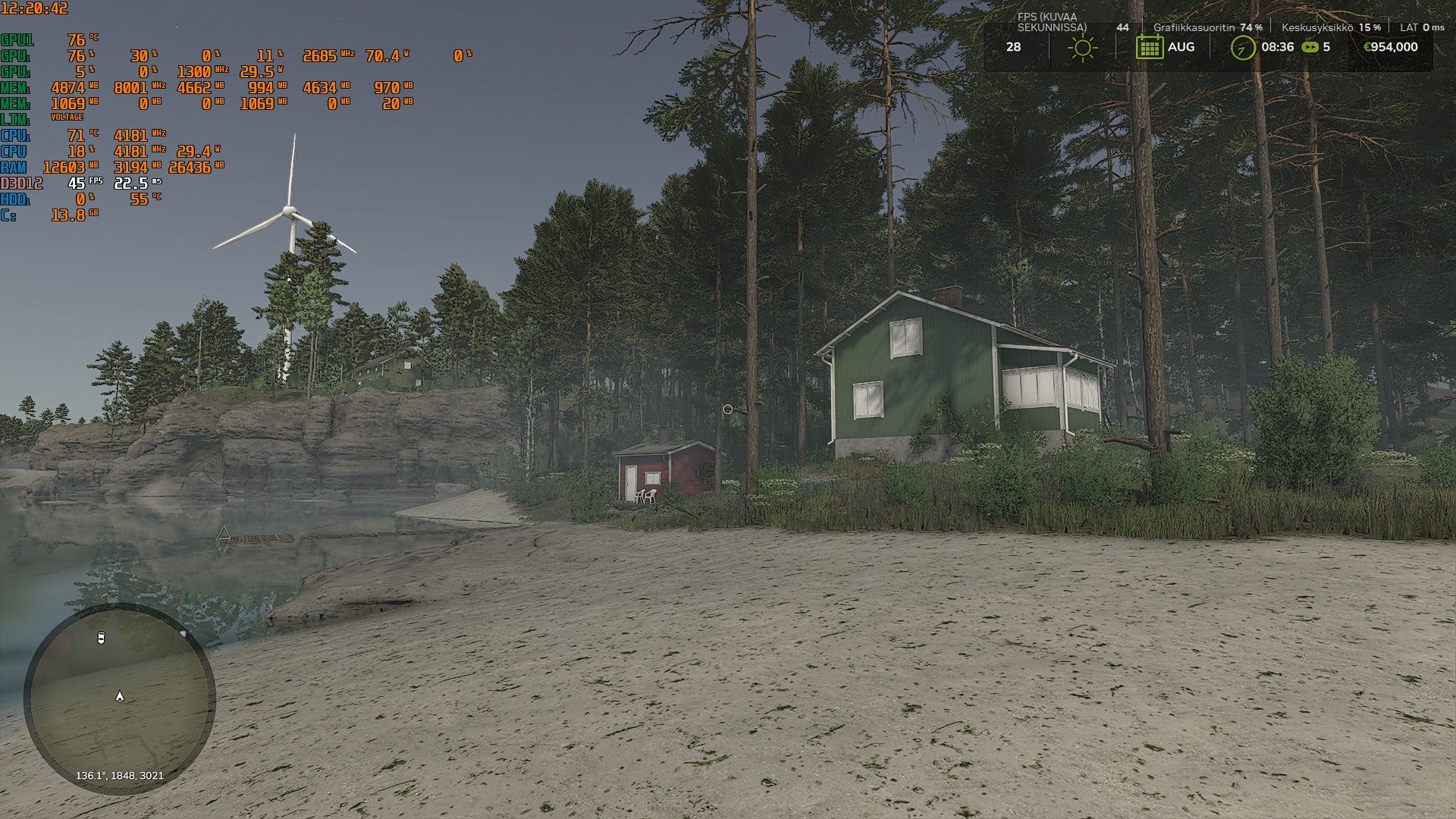This screenshot has width=1456, height=819.
Task: Select the fast-forward time speed icon
Action: pyautogui.click(x=1310, y=47)
